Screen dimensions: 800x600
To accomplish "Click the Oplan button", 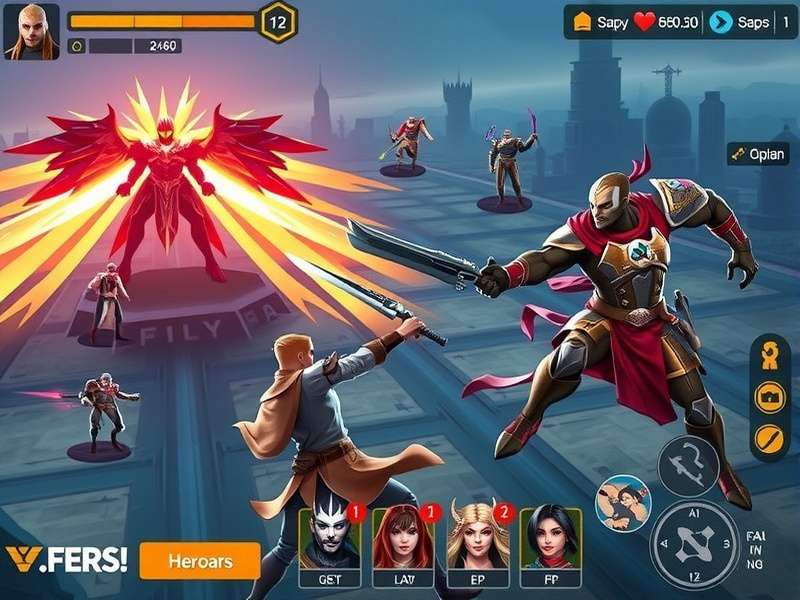I will coord(758,154).
